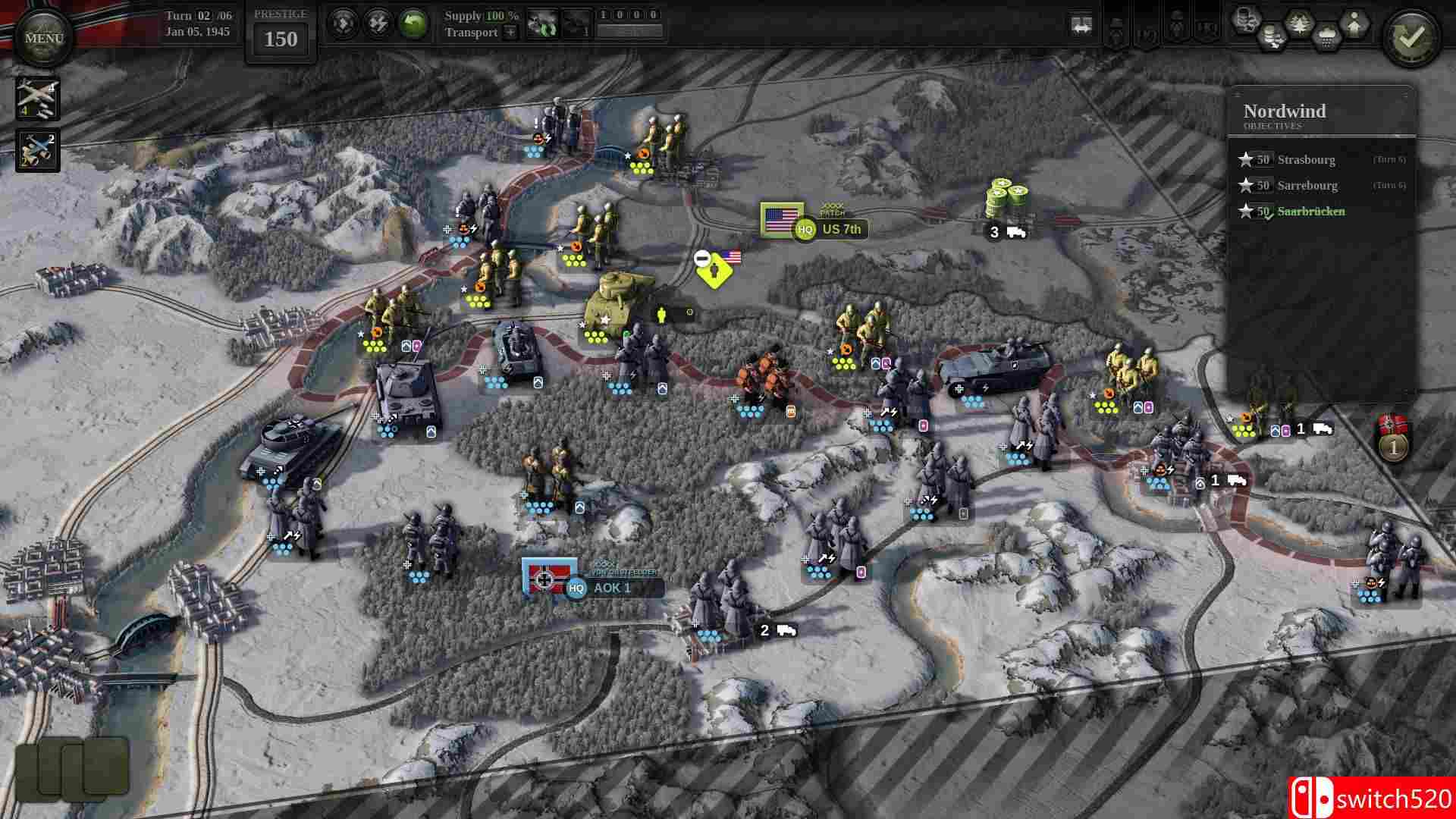Toggle the forest terrain overlay hexagon
Image resolution: width=1456 pixels, height=819 pixels.
pos(1298,24)
